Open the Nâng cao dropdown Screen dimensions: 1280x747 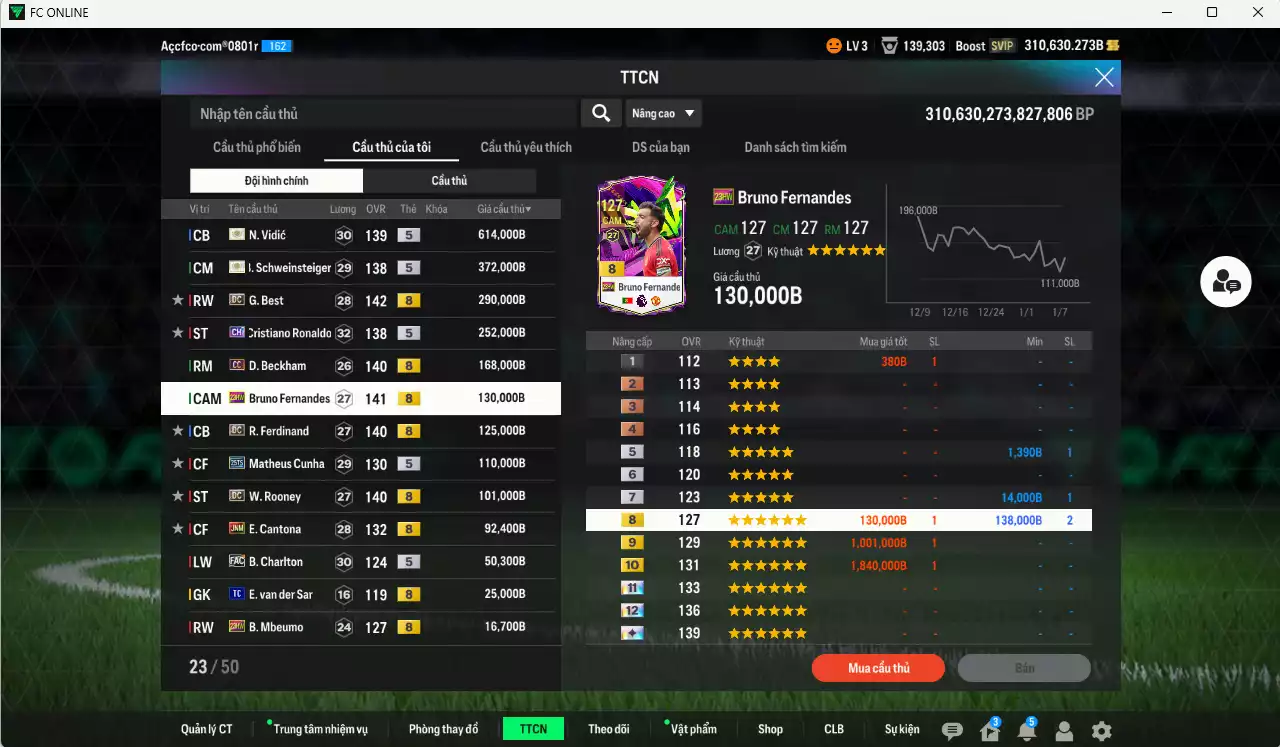(663, 113)
